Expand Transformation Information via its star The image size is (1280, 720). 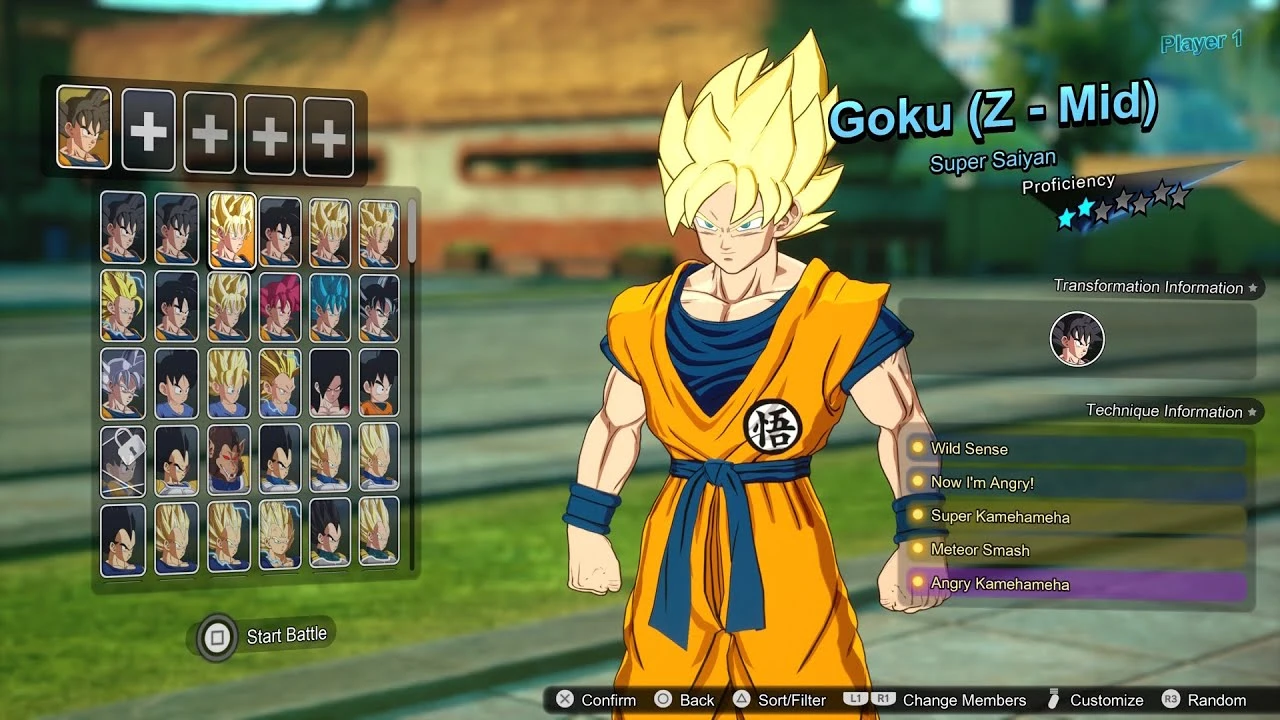(x=1254, y=287)
